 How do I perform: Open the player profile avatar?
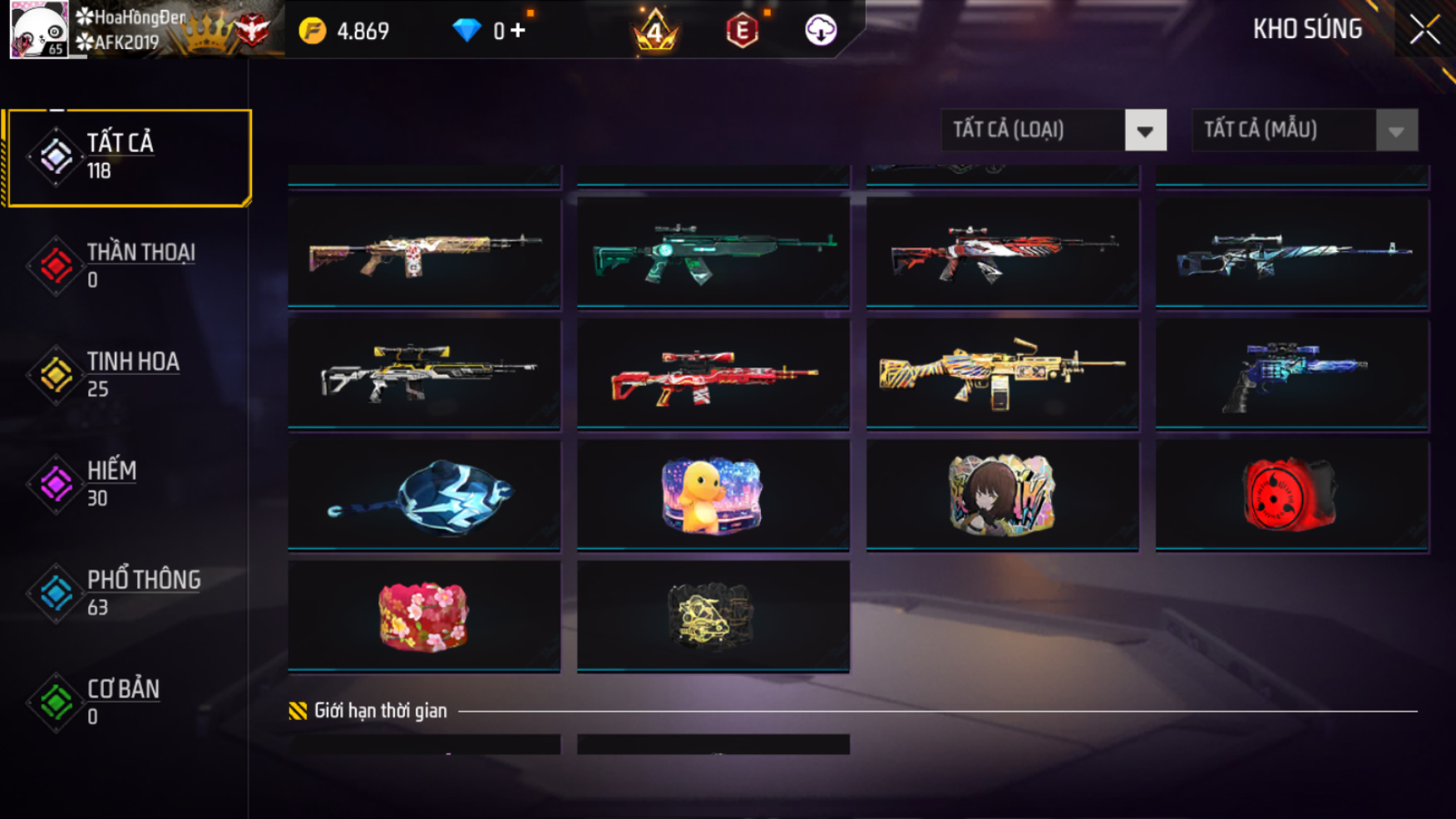pos(38,30)
